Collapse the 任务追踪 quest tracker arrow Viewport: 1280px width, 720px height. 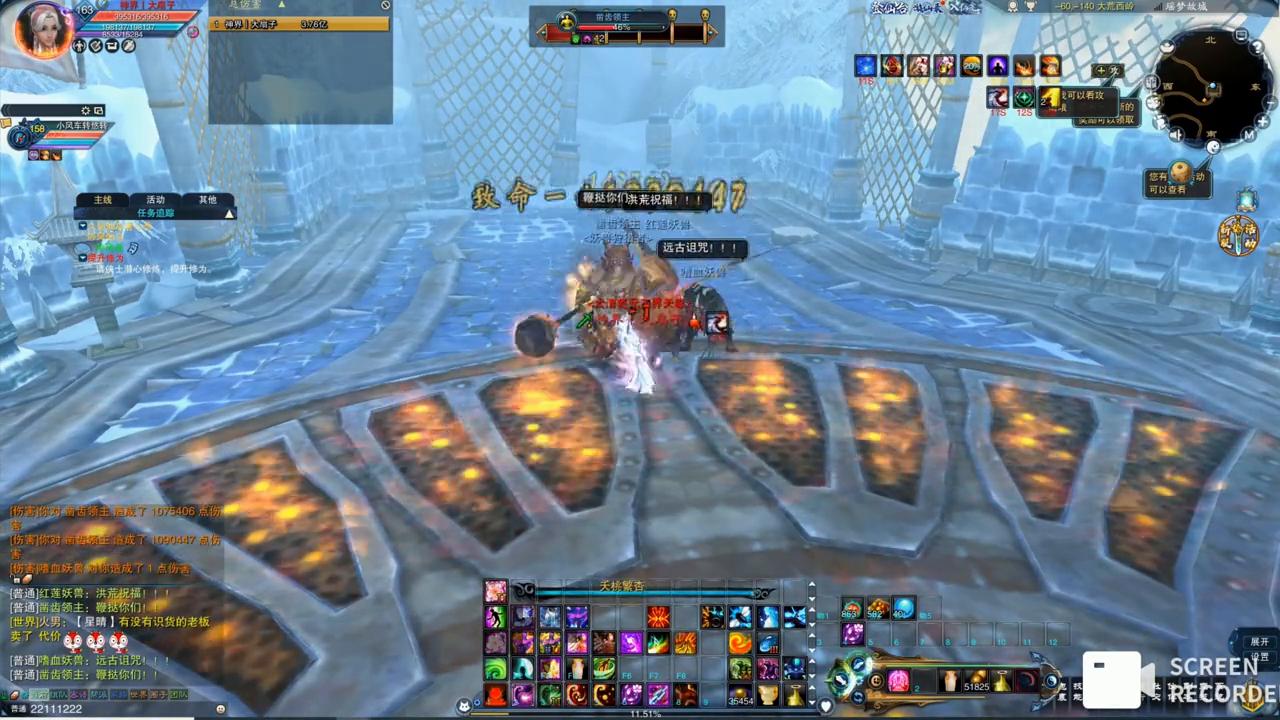tap(229, 213)
